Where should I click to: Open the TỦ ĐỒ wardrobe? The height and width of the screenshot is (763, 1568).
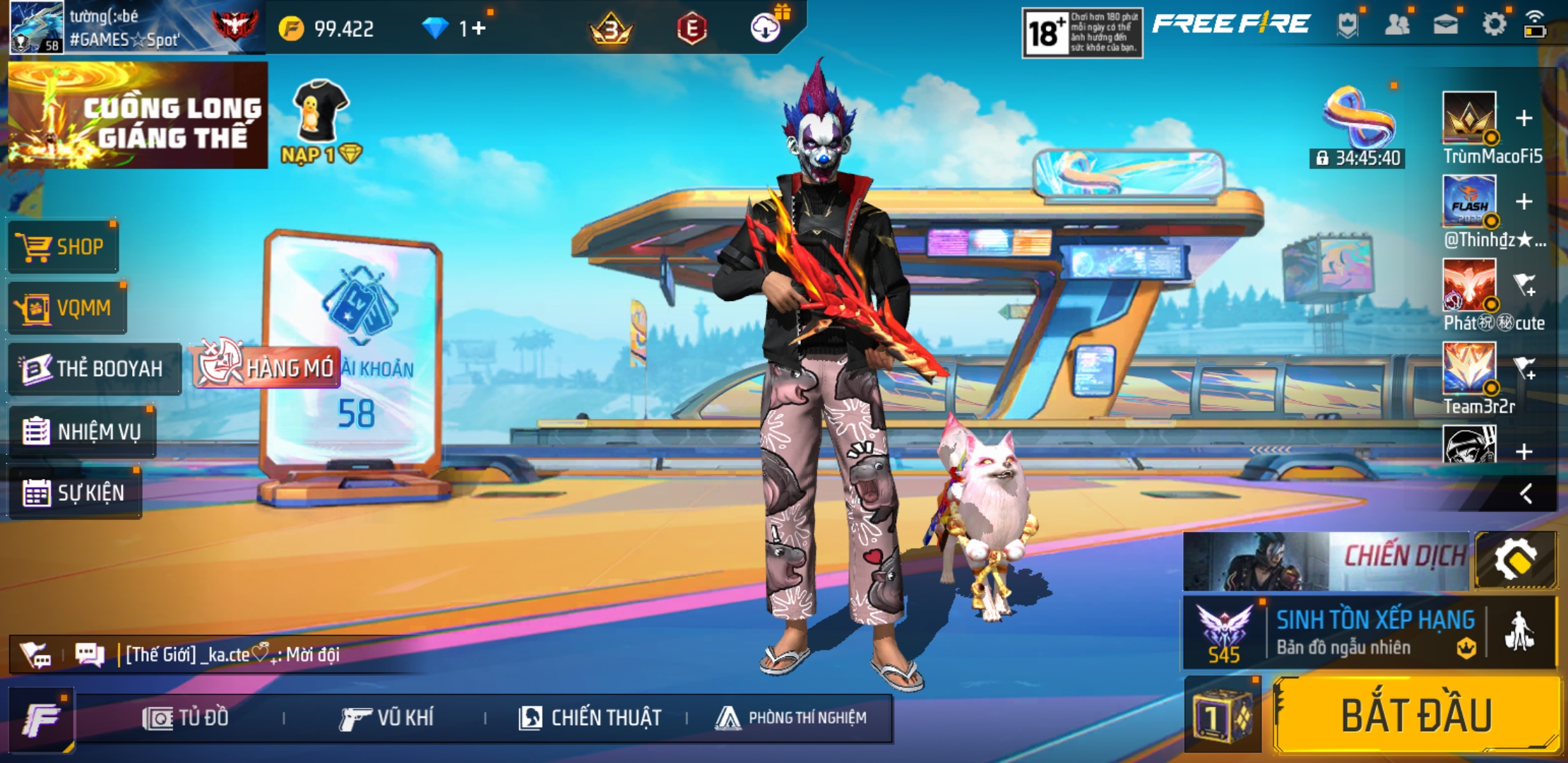coord(186,718)
